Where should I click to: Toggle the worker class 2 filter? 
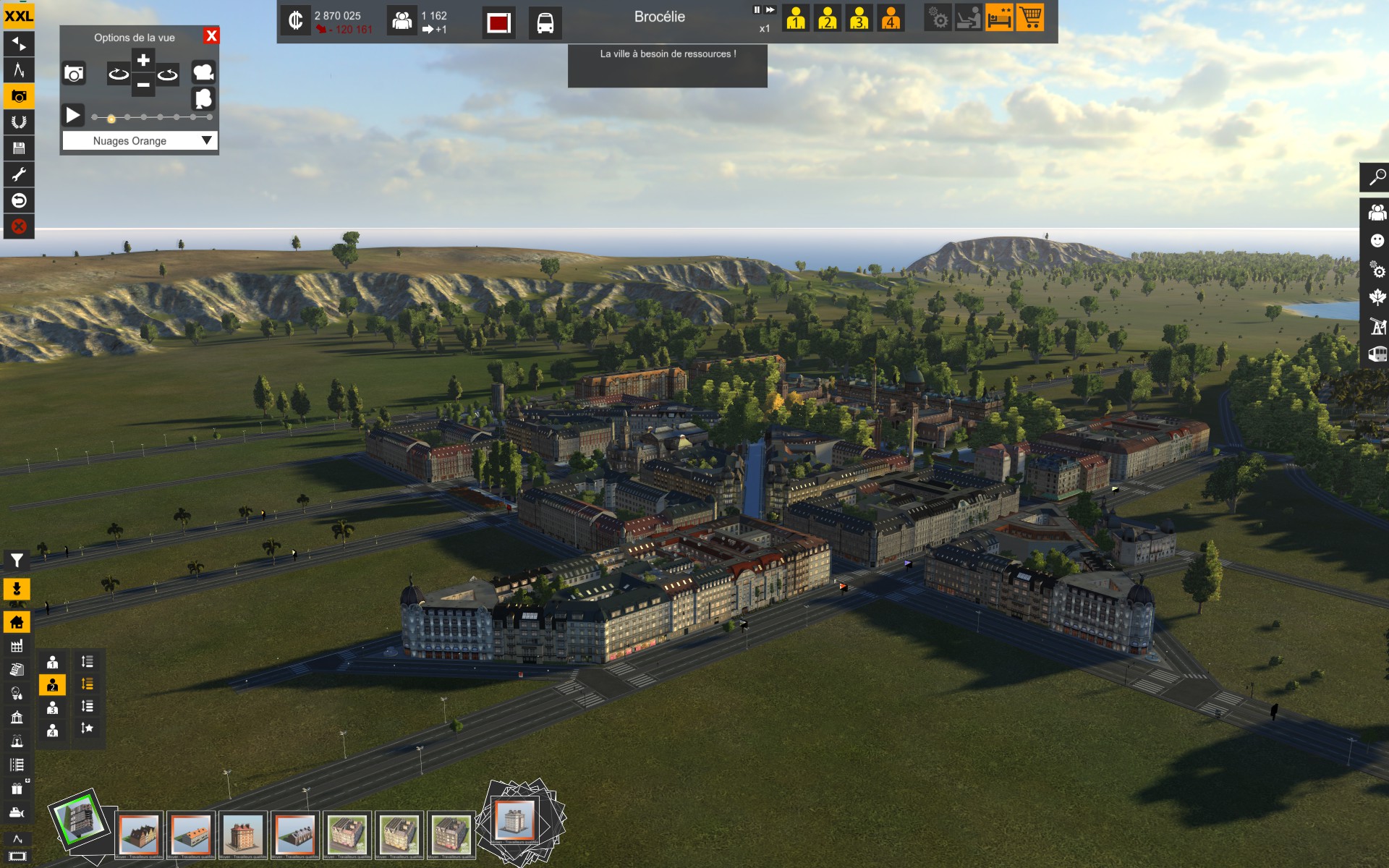[52, 684]
